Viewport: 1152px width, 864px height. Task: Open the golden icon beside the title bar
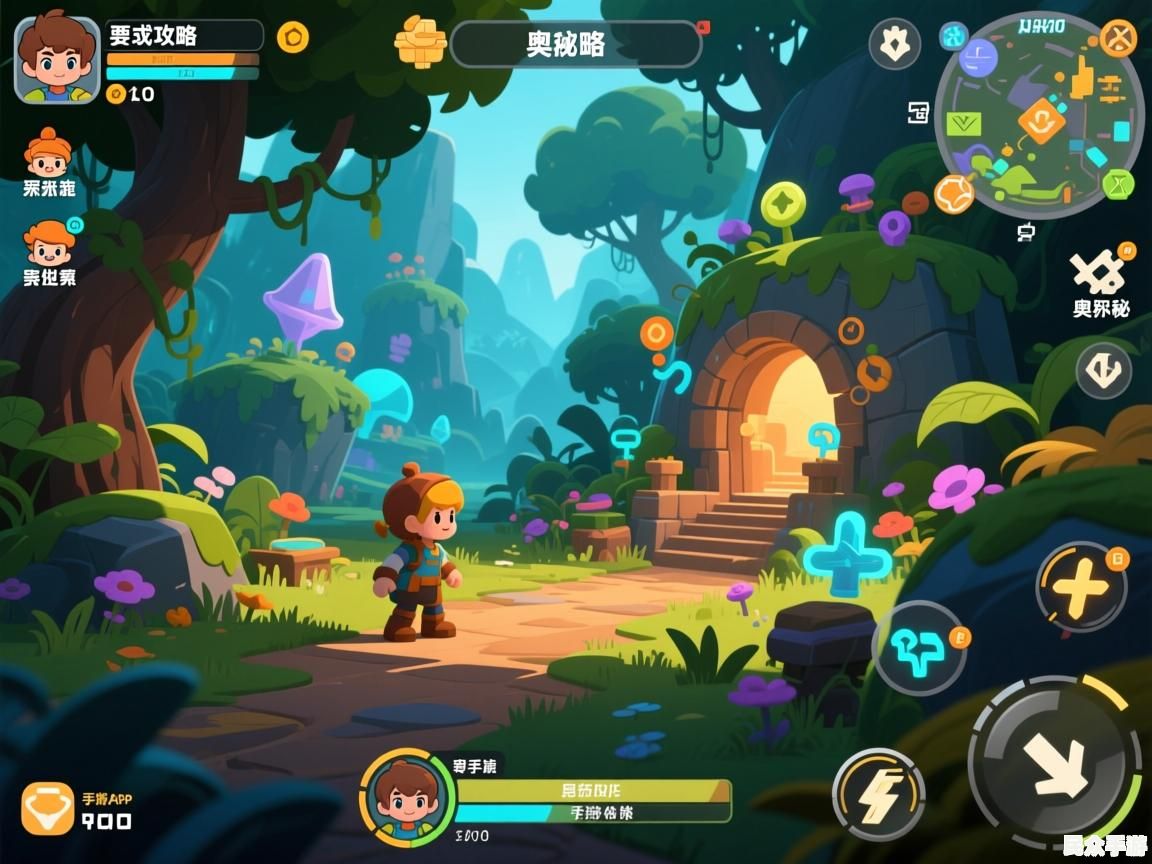420,41
